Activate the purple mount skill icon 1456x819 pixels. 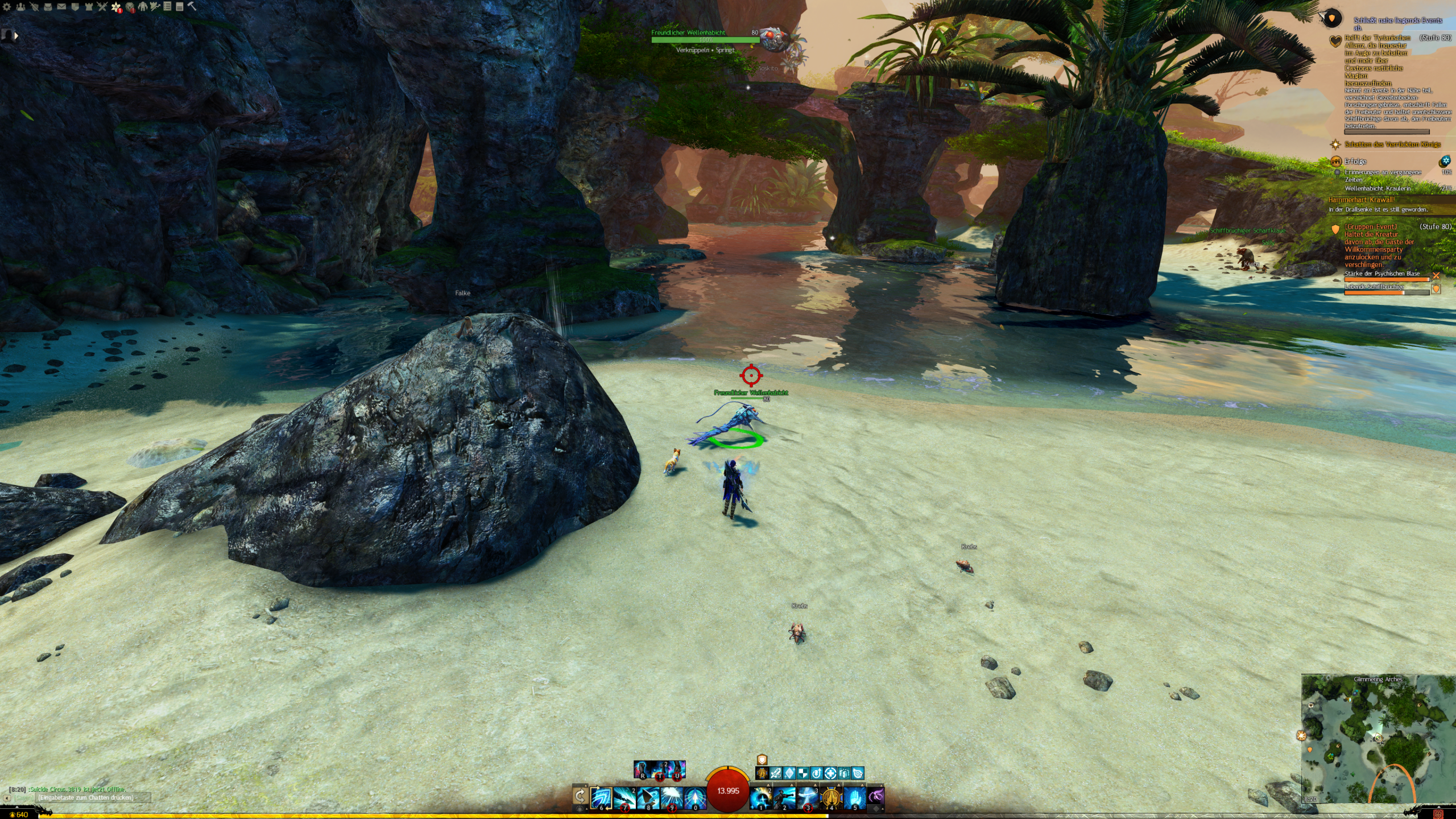click(x=876, y=796)
